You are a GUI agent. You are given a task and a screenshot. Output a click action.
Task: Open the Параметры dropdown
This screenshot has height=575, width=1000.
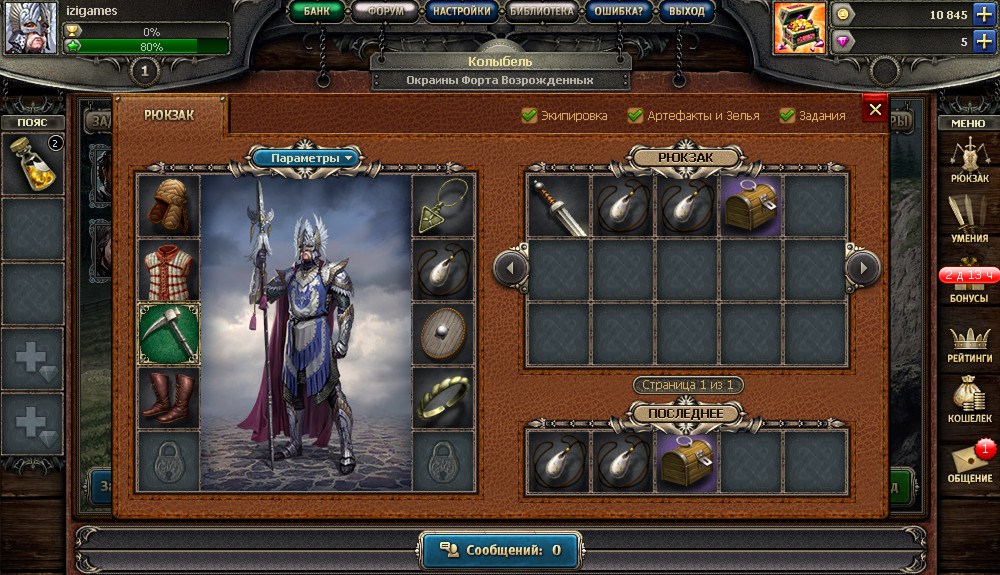(x=304, y=158)
